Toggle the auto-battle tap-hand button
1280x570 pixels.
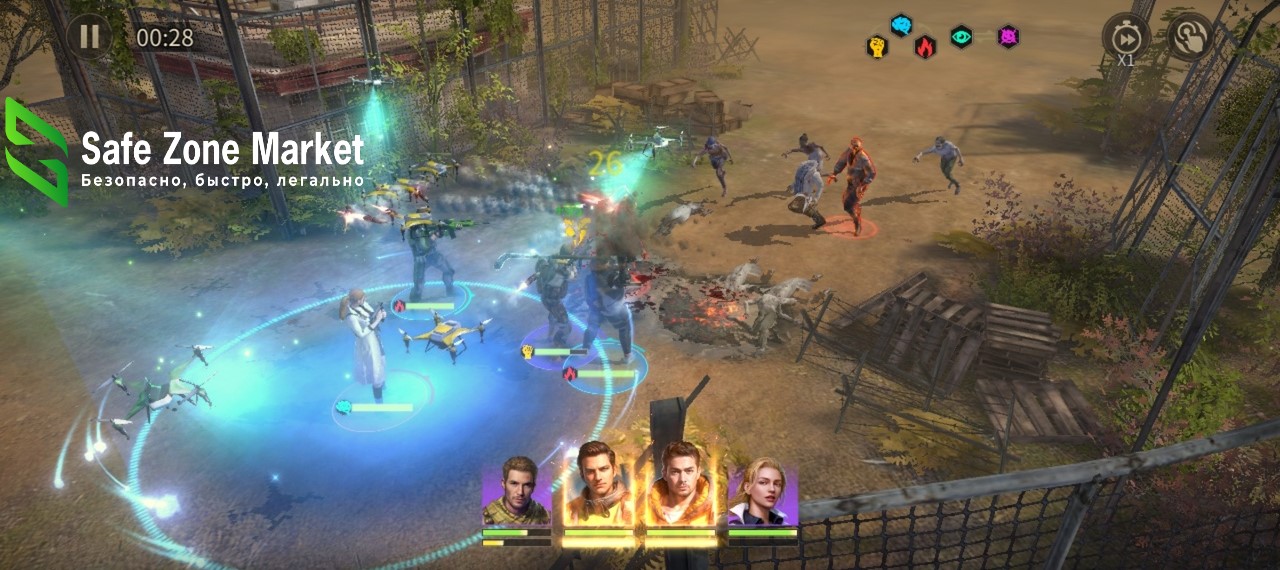pyautogui.click(x=1190, y=37)
